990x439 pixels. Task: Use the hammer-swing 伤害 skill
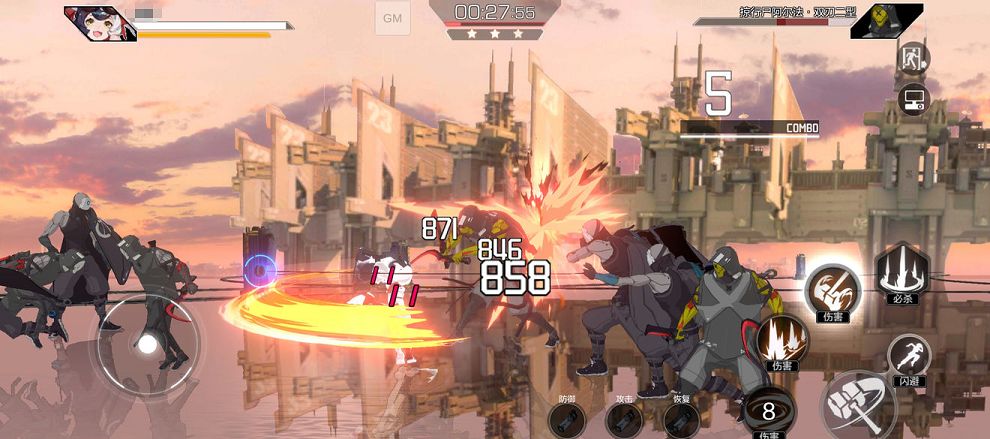[832, 289]
